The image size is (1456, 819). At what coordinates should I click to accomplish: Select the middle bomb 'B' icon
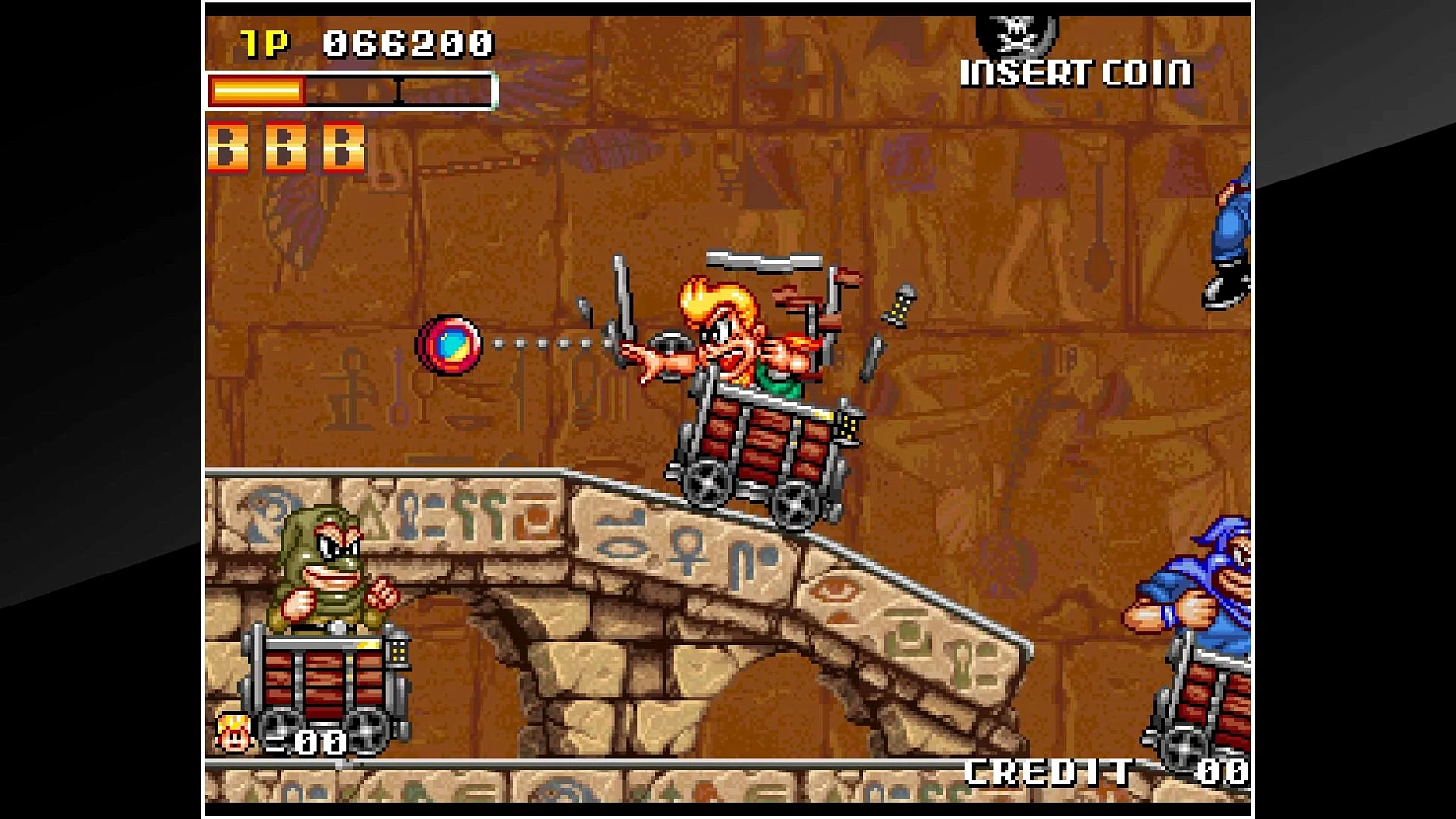point(285,147)
